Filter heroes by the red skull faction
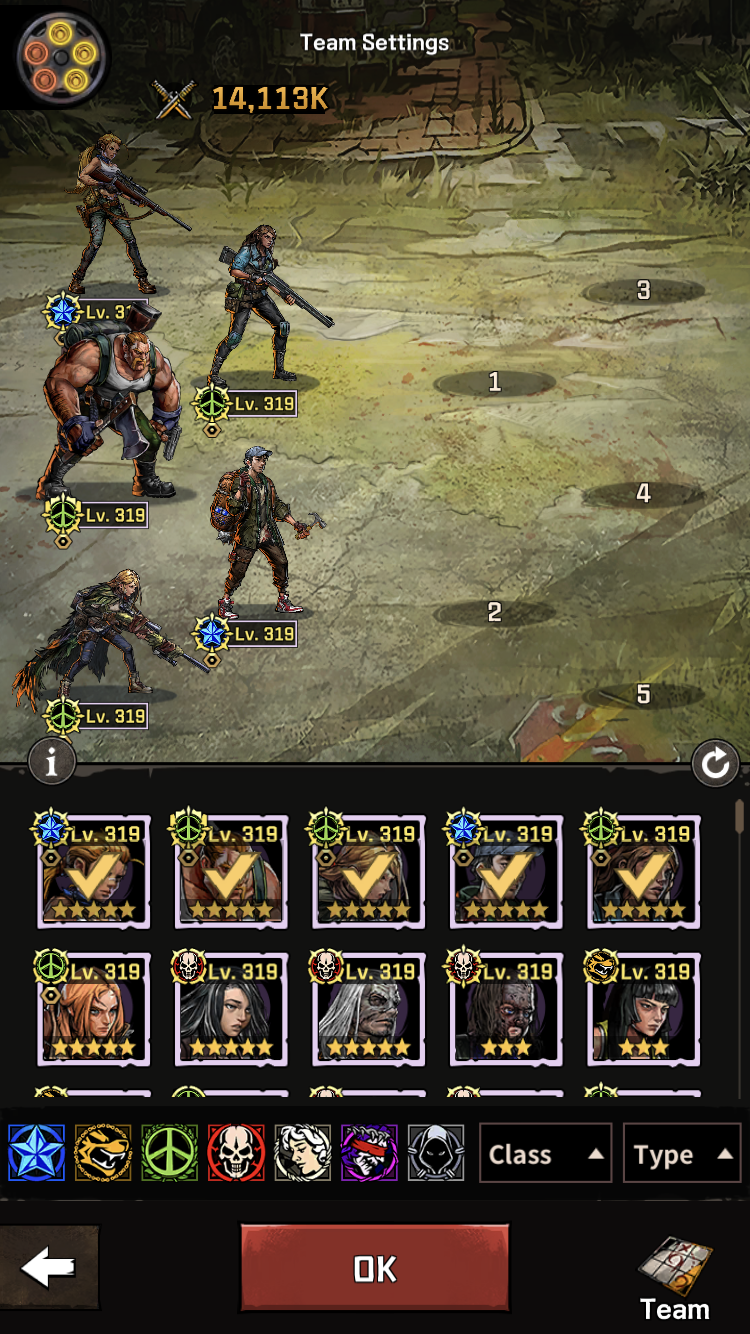 (x=236, y=1153)
